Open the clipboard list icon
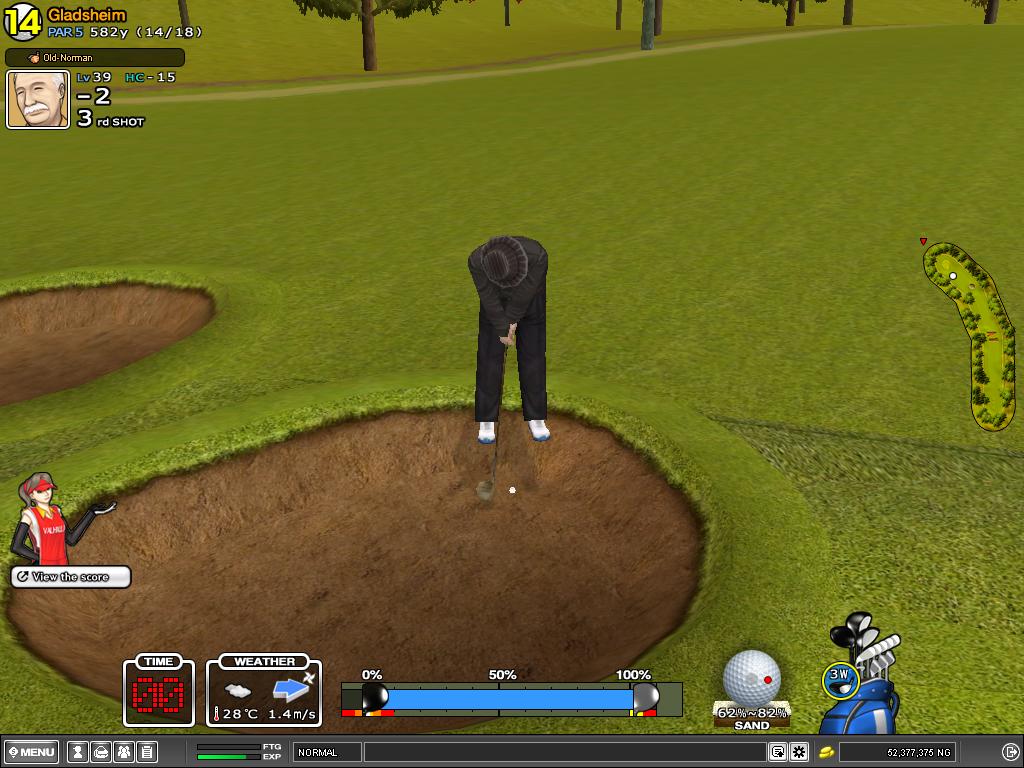This screenshot has height=768, width=1024. pos(146,752)
